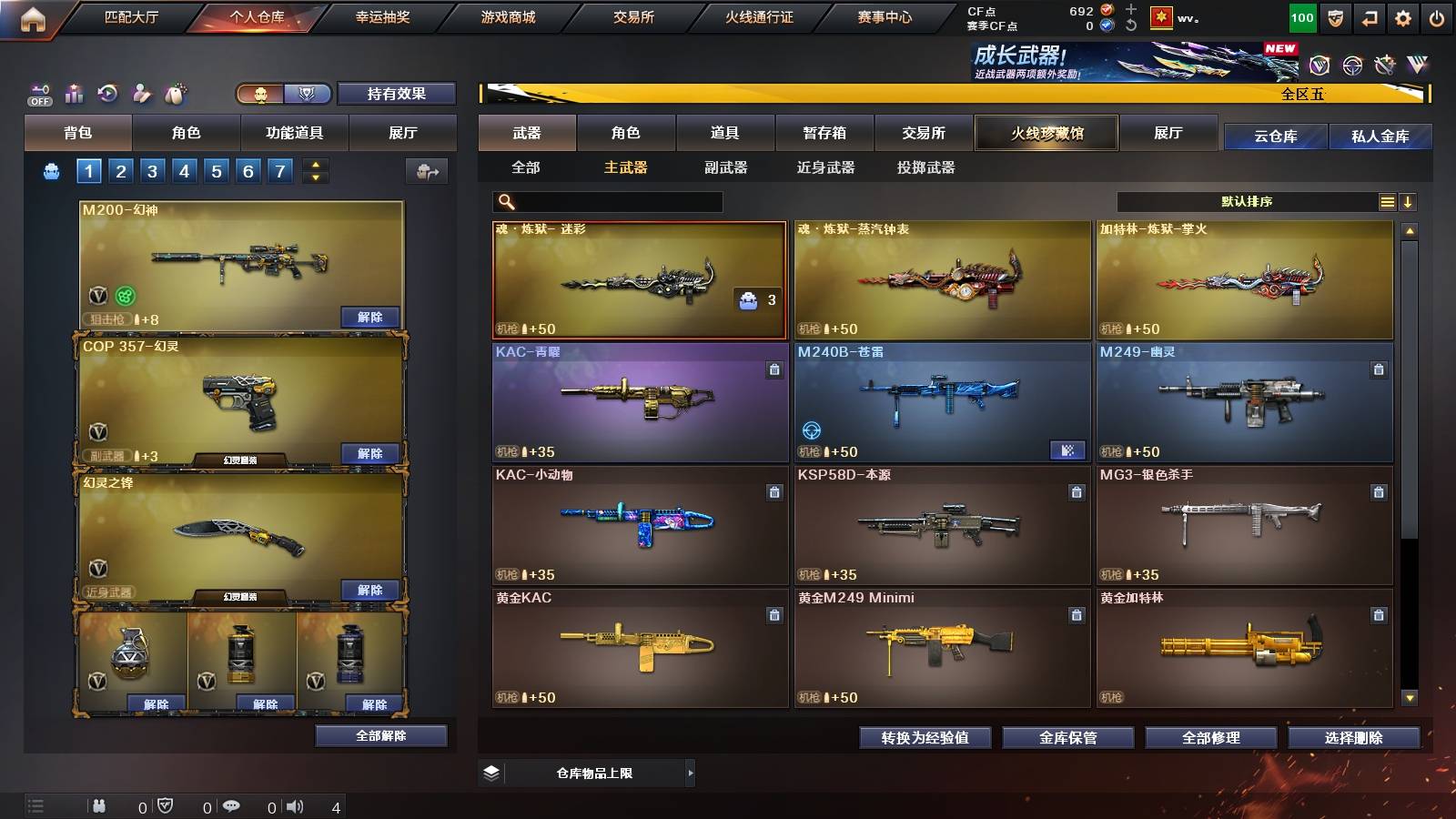The height and width of the screenshot is (819, 1456).
Task: Click the bar chart stats icon above backpack
Action: point(74,93)
